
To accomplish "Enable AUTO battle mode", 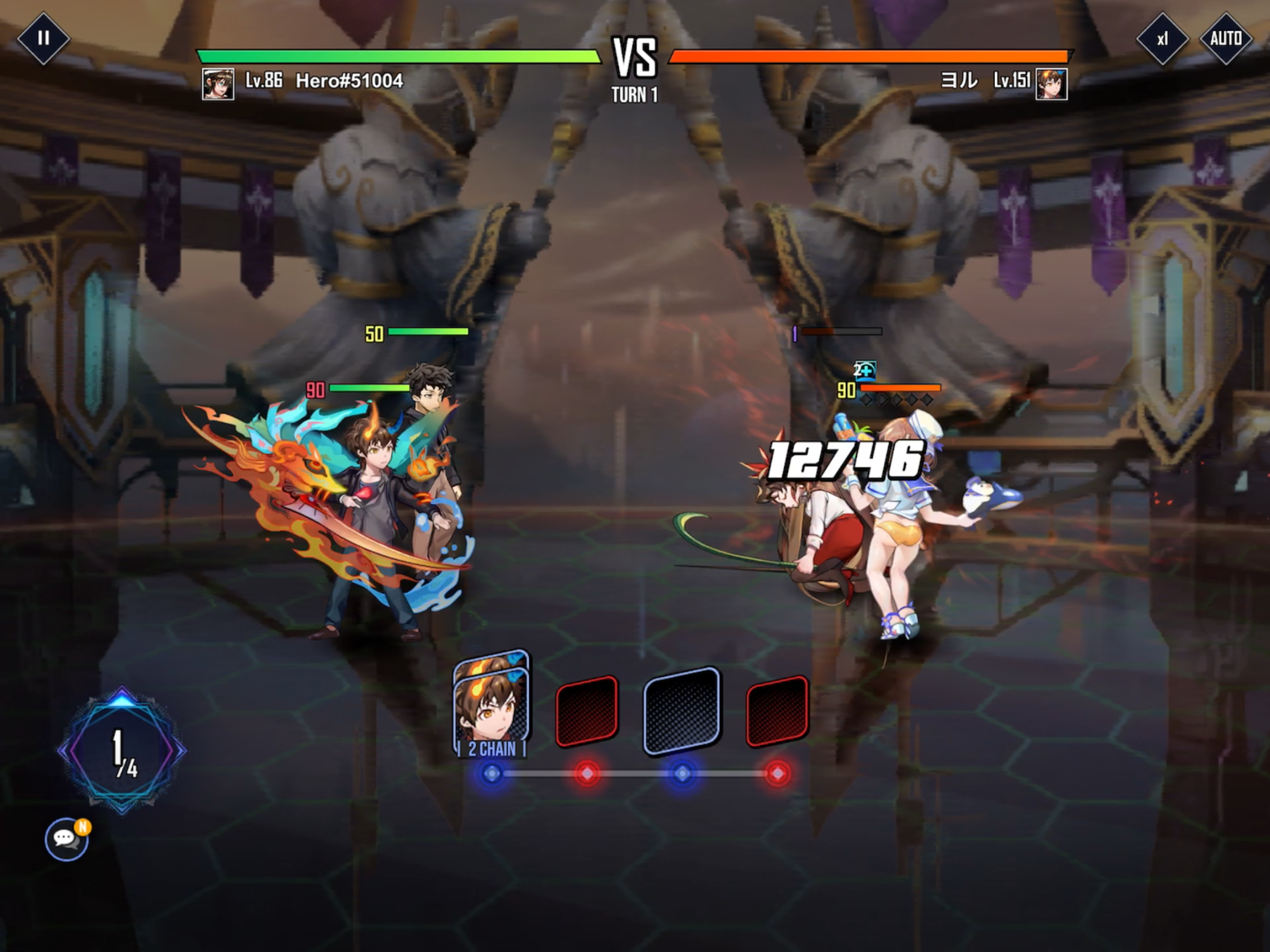I will (1226, 39).
